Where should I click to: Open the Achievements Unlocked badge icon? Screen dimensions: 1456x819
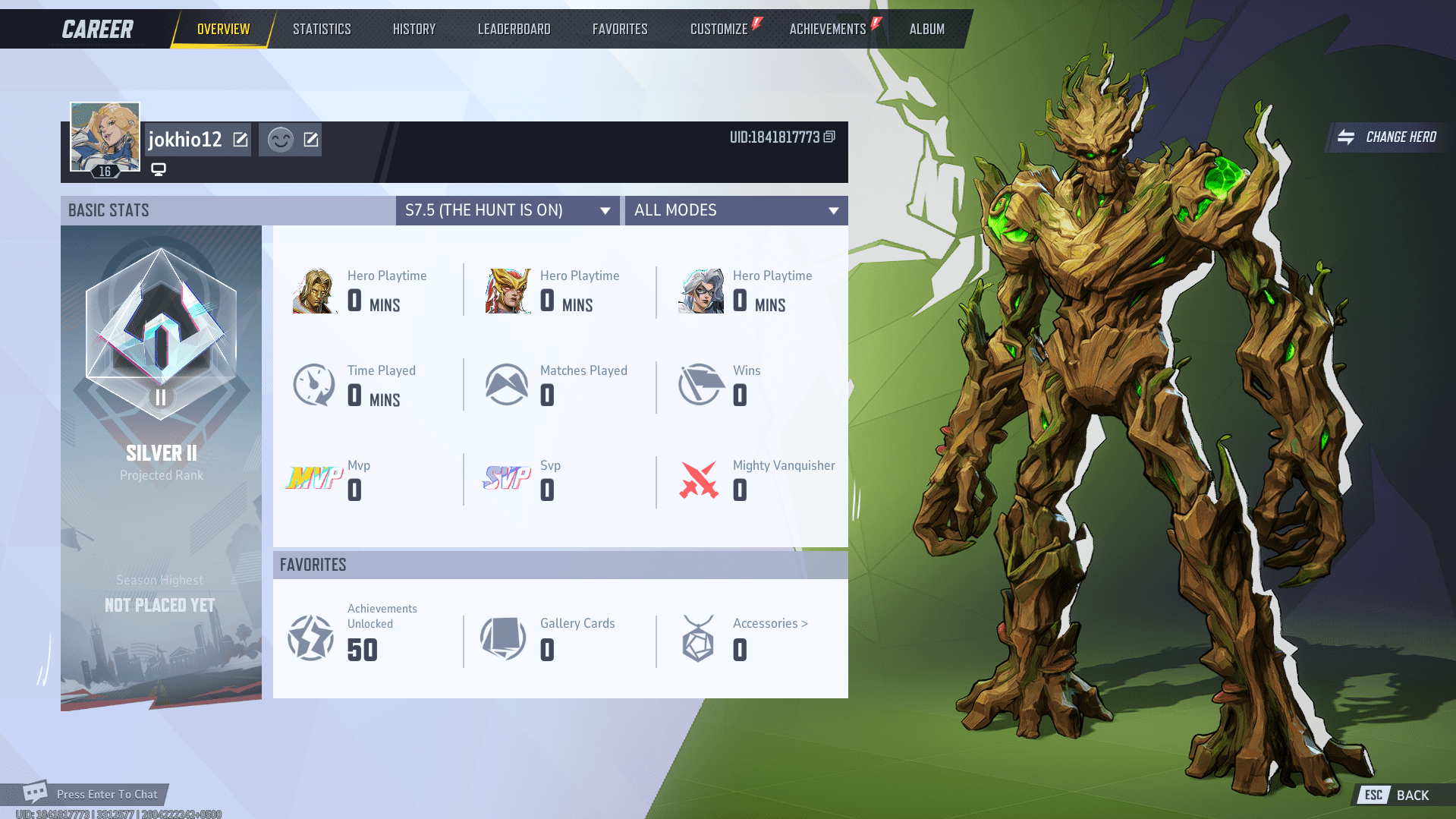point(310,638)
